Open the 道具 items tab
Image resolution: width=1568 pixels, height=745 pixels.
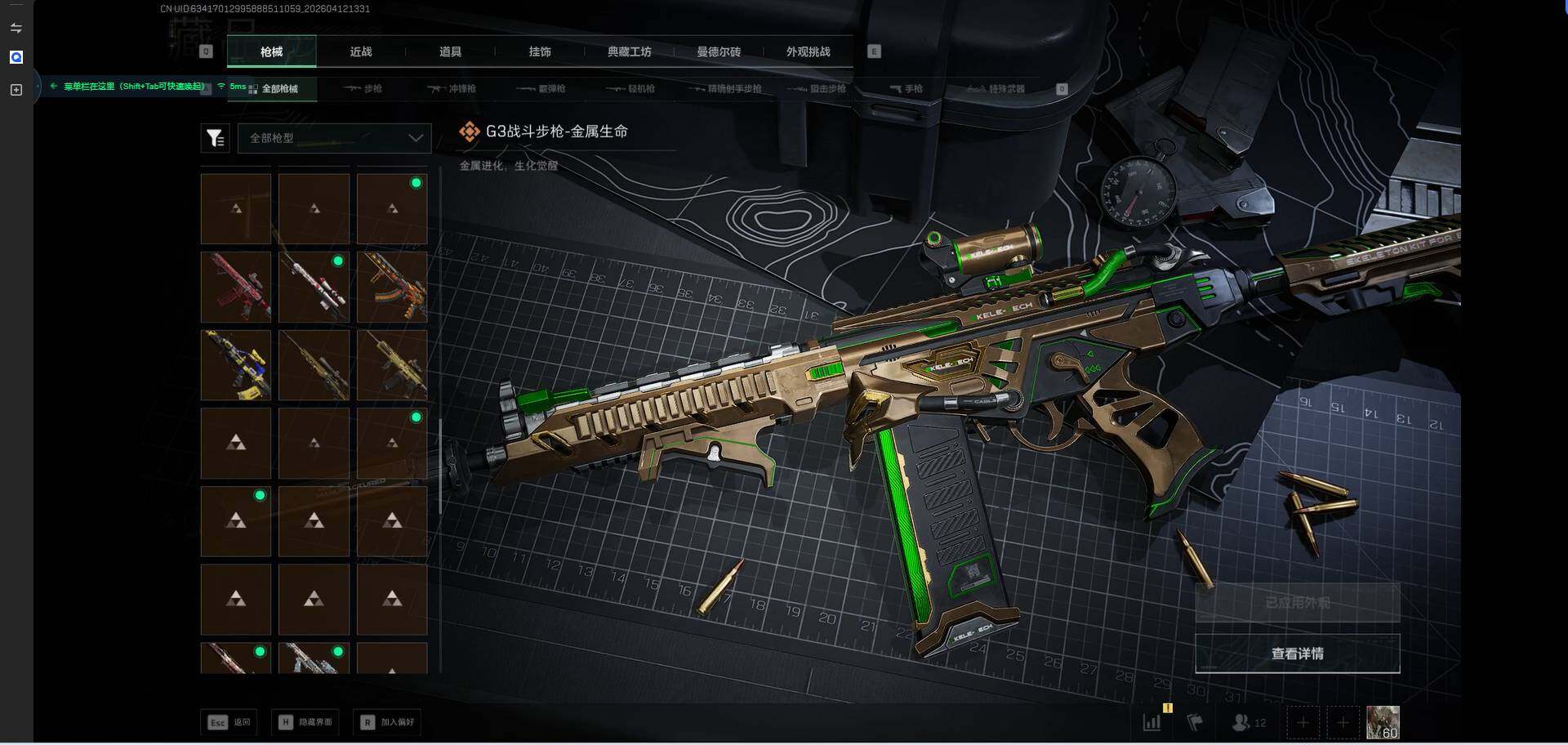tap(450, 51)
